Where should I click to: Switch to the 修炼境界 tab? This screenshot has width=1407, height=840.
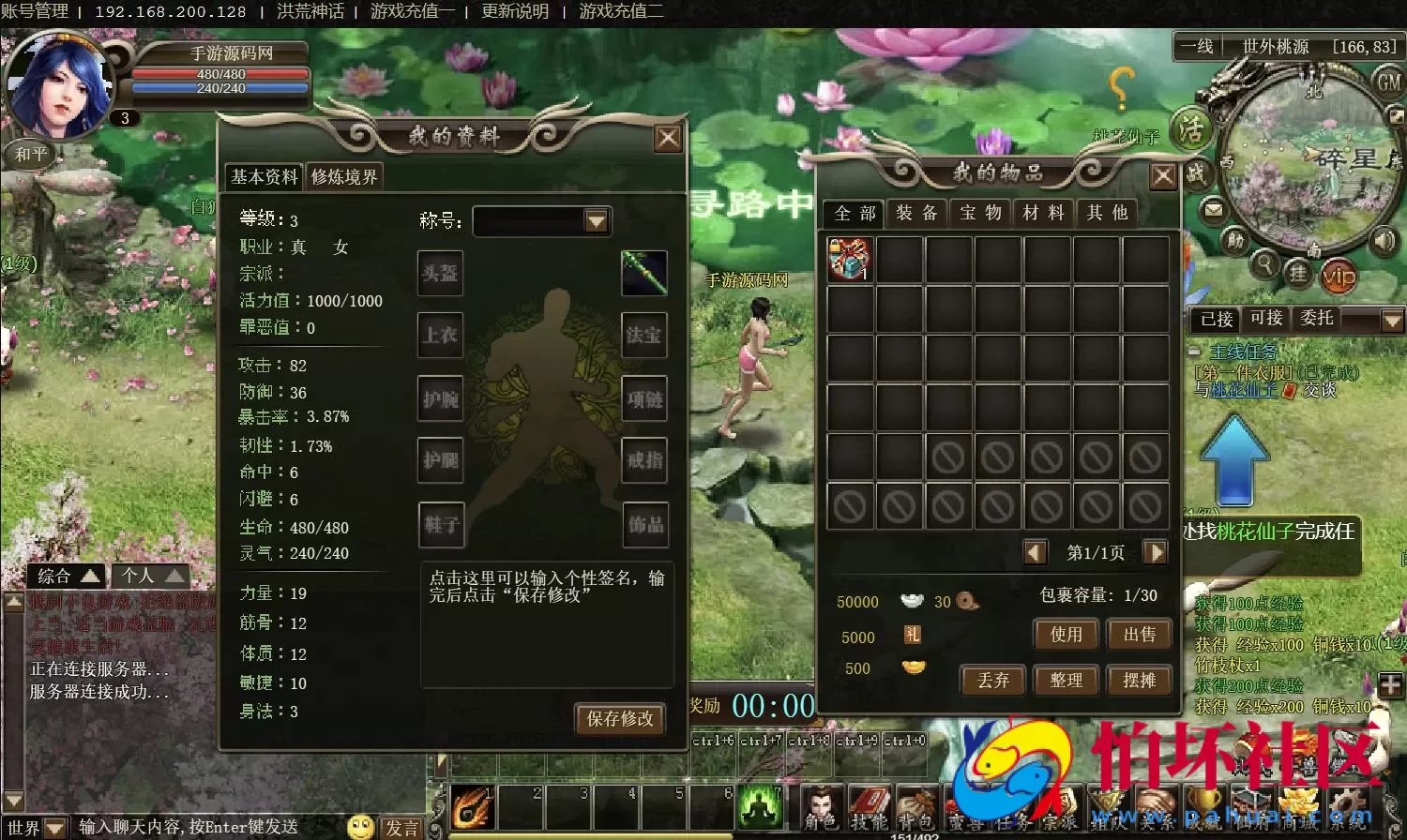(x=346, y=177)
